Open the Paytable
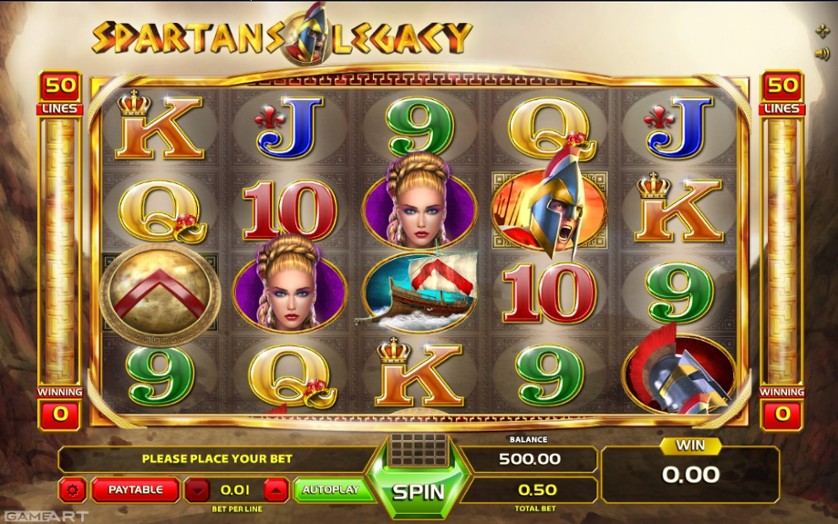 point(134,490)
